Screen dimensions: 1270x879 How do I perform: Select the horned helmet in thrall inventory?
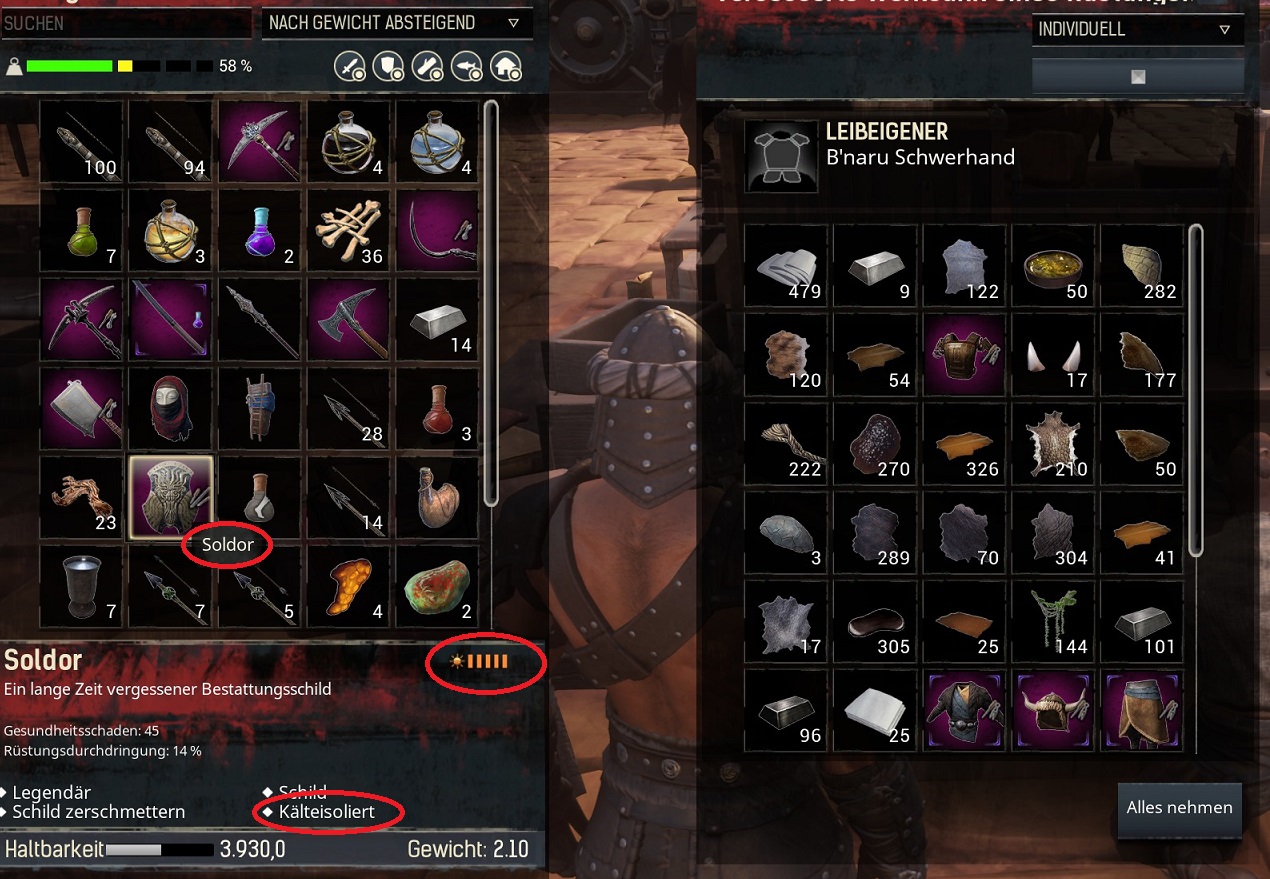tap(1054, 712)
